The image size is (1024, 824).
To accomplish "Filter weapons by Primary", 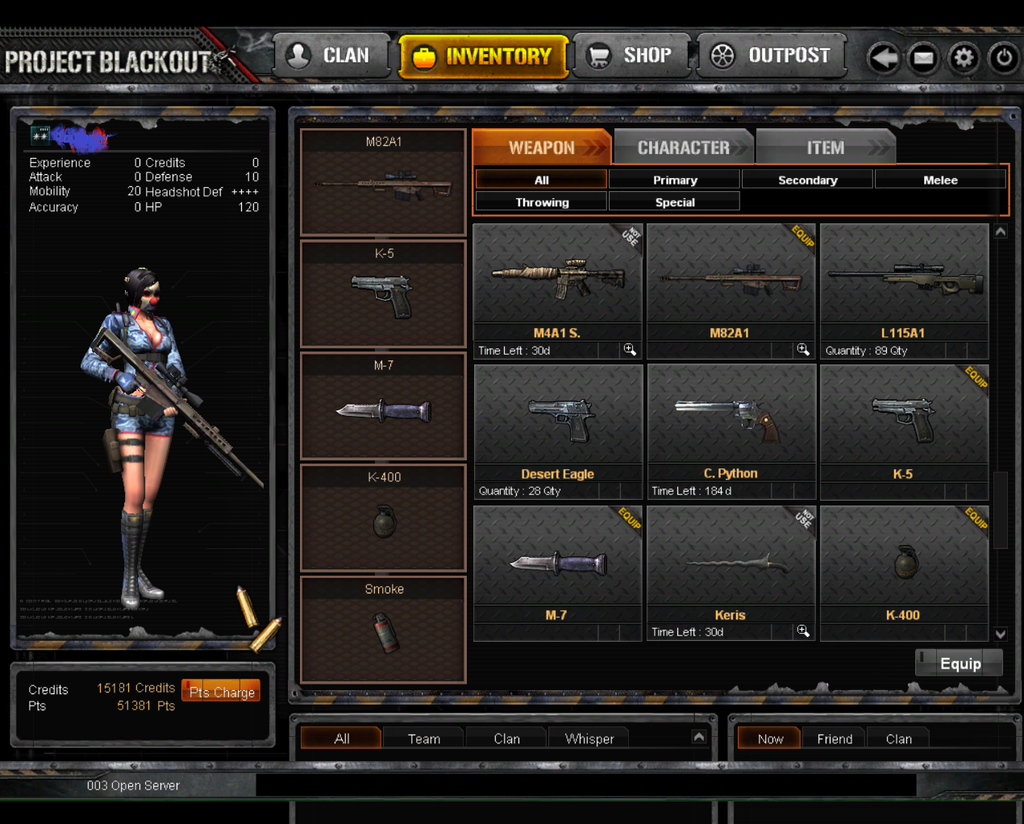I will (x=675, y=180).
